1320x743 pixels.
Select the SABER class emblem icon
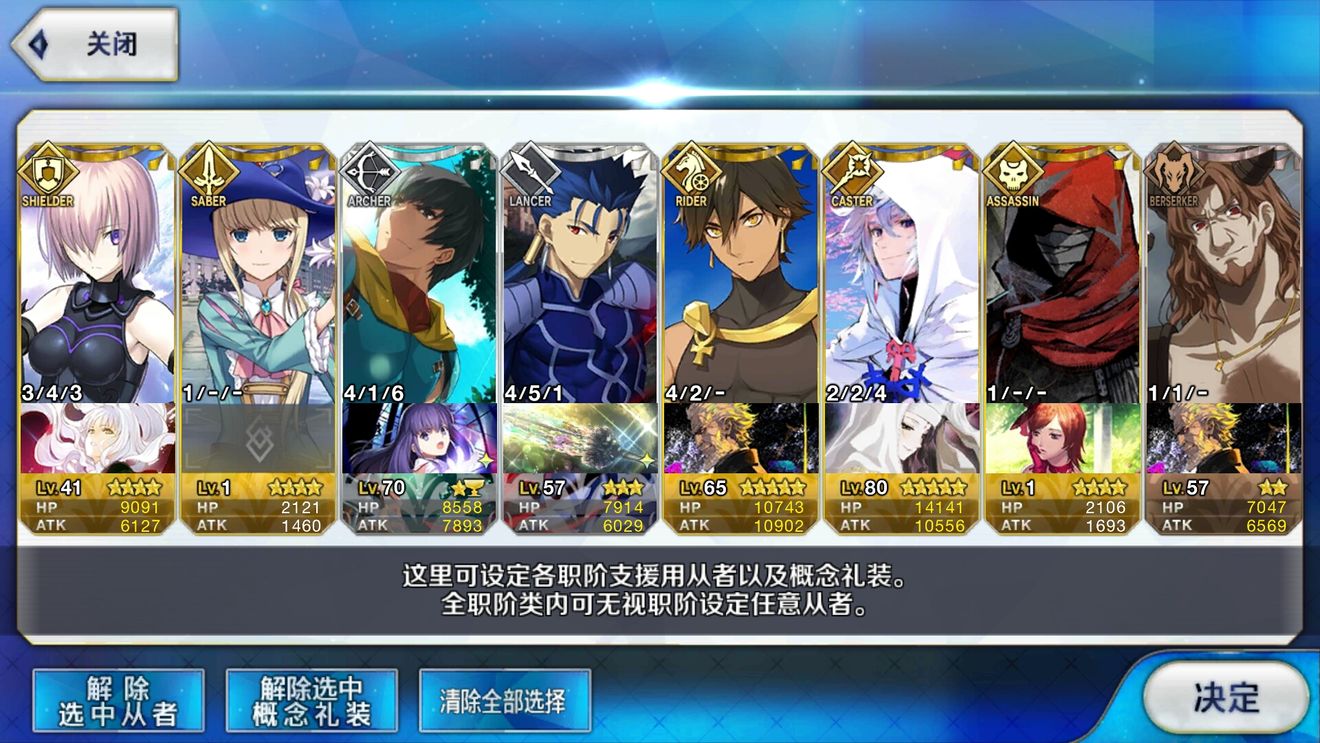tap(208, 170)
